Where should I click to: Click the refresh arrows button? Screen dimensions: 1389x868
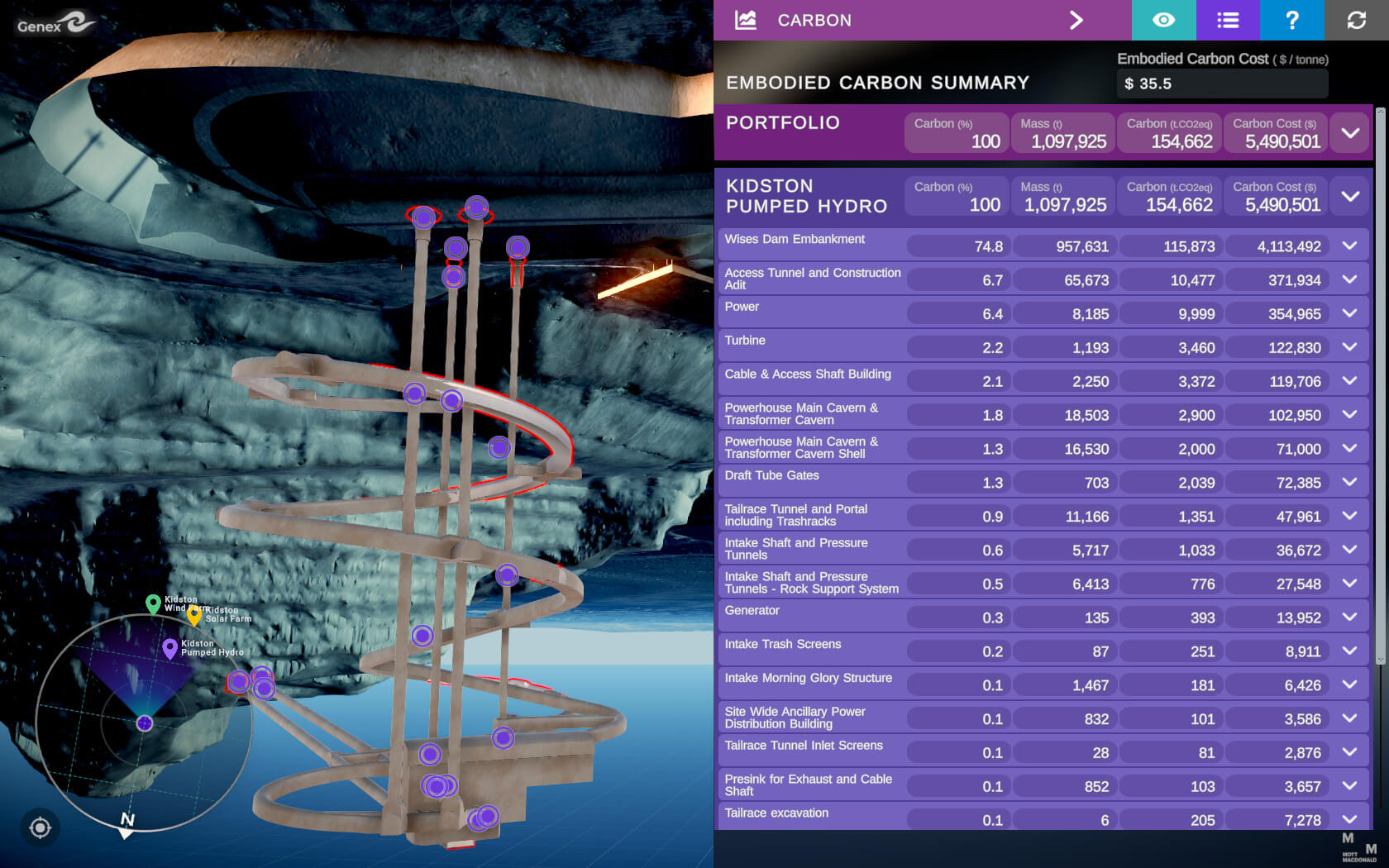pyautogui.click(x=1356, y=20)
